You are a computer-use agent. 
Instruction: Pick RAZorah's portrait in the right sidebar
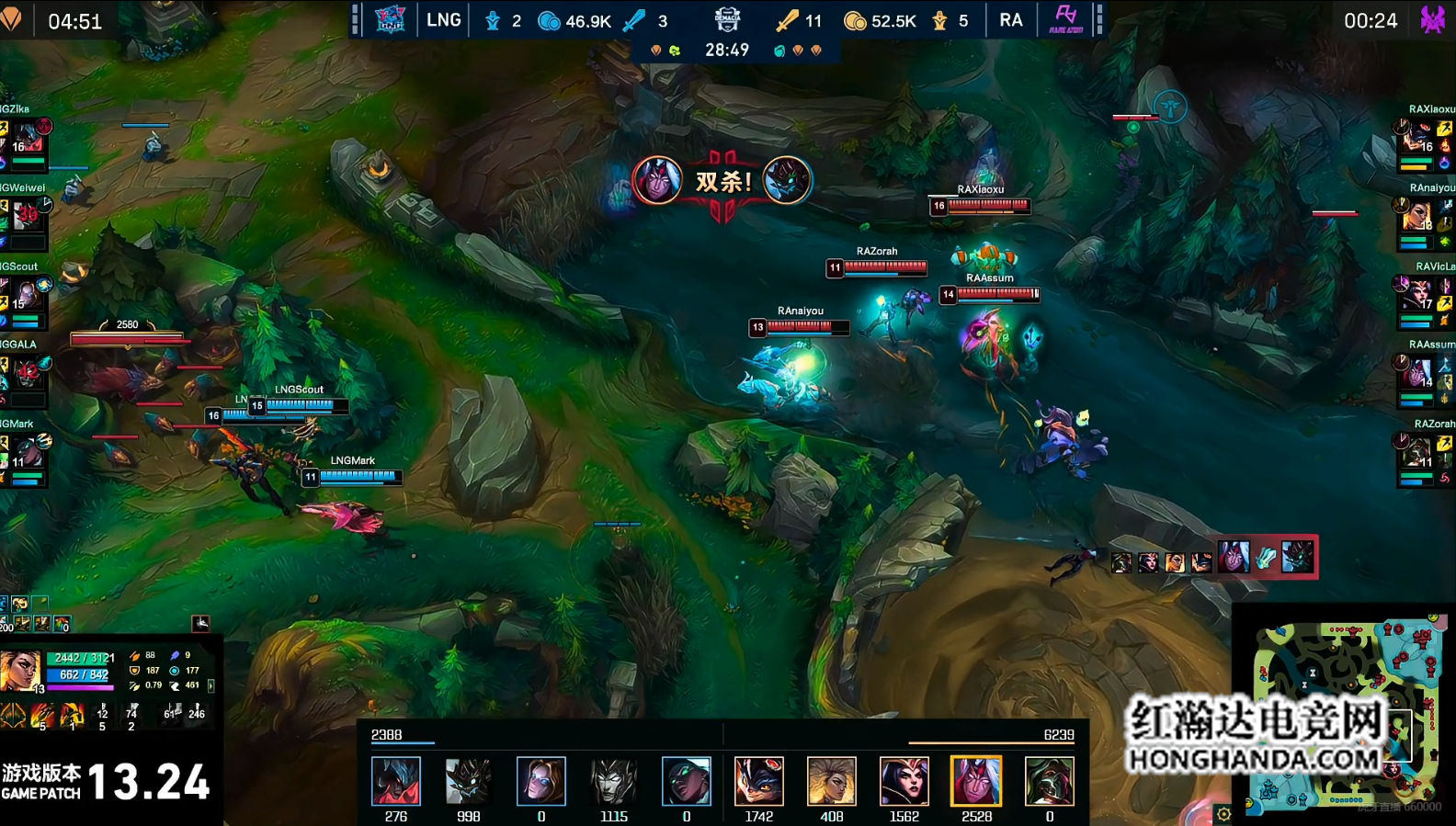(1418, 452)
